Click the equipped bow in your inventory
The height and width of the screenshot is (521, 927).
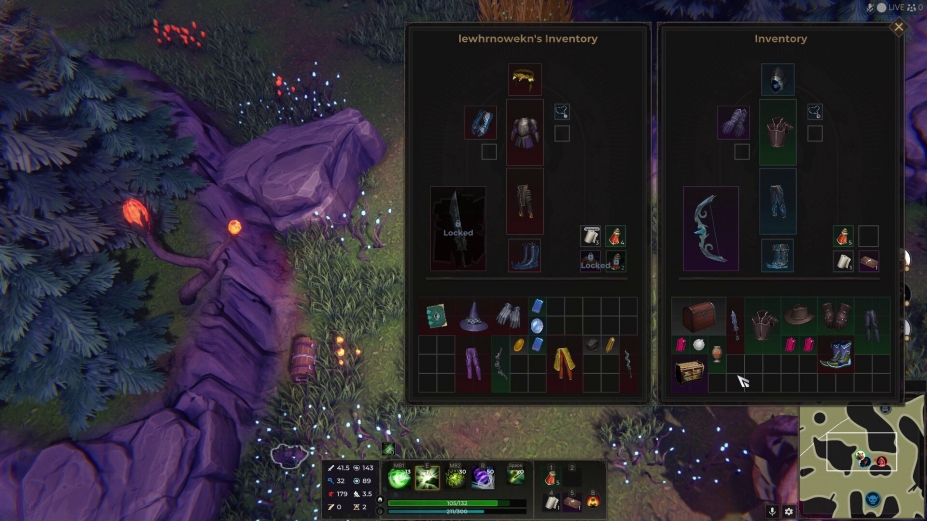pos(711,229)
